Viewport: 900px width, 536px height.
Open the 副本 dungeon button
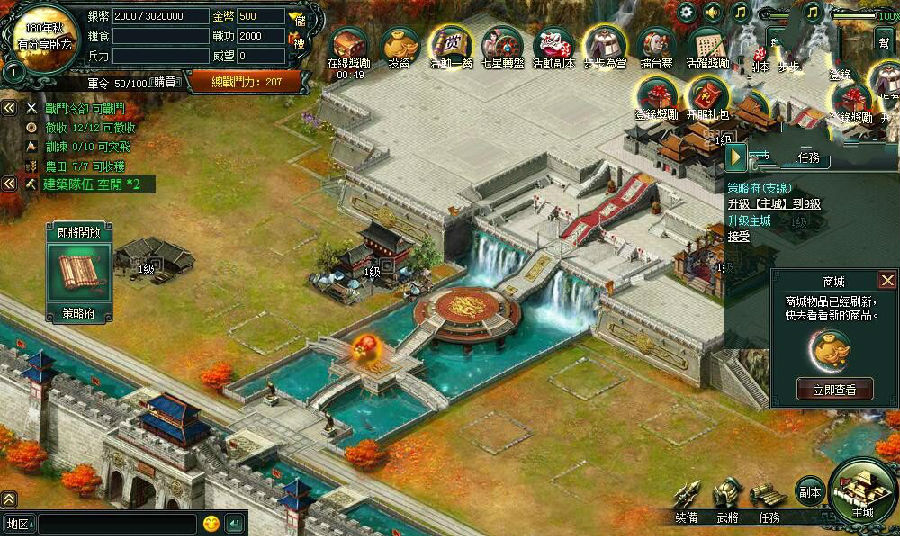[809, 492]
